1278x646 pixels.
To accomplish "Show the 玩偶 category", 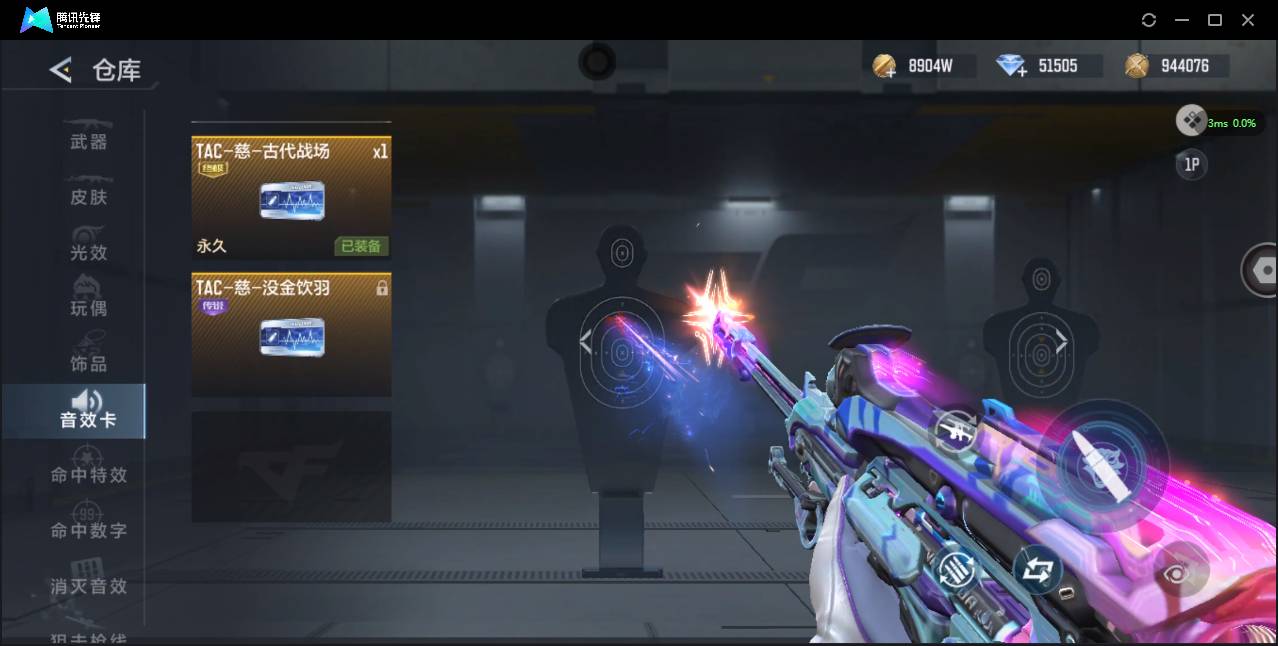I will [88, 308].
